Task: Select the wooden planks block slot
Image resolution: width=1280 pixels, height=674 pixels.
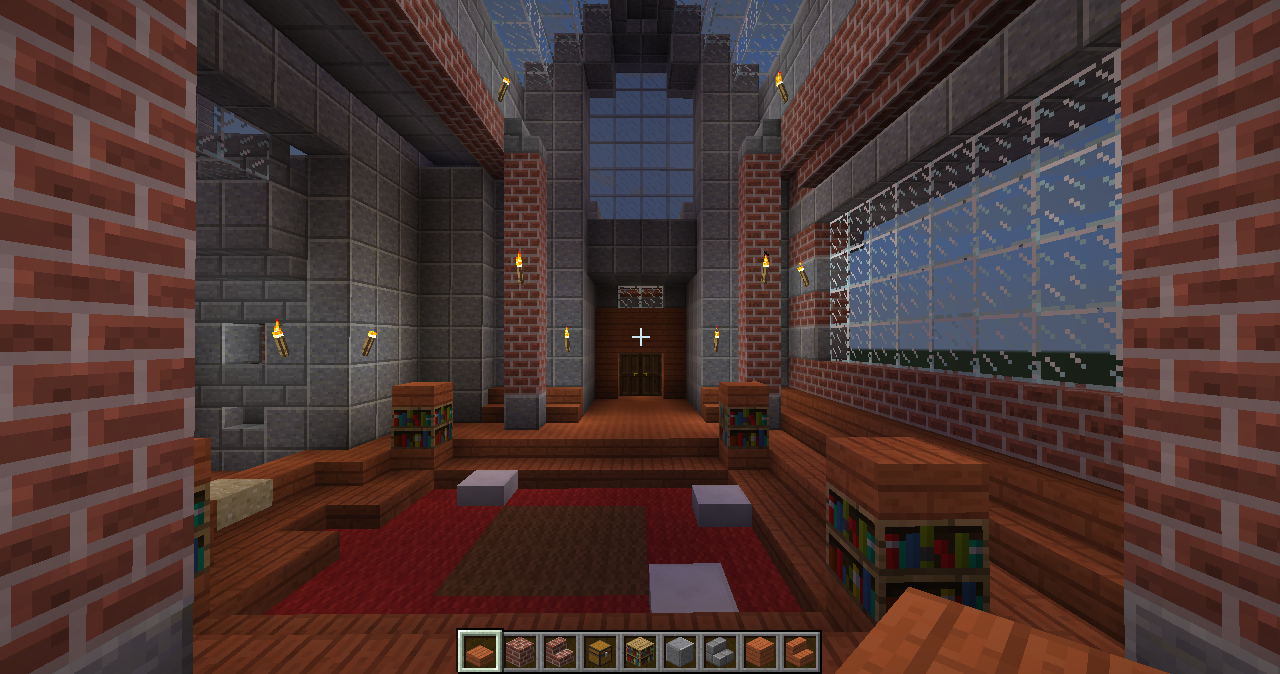Action: (x=759, y=652)
